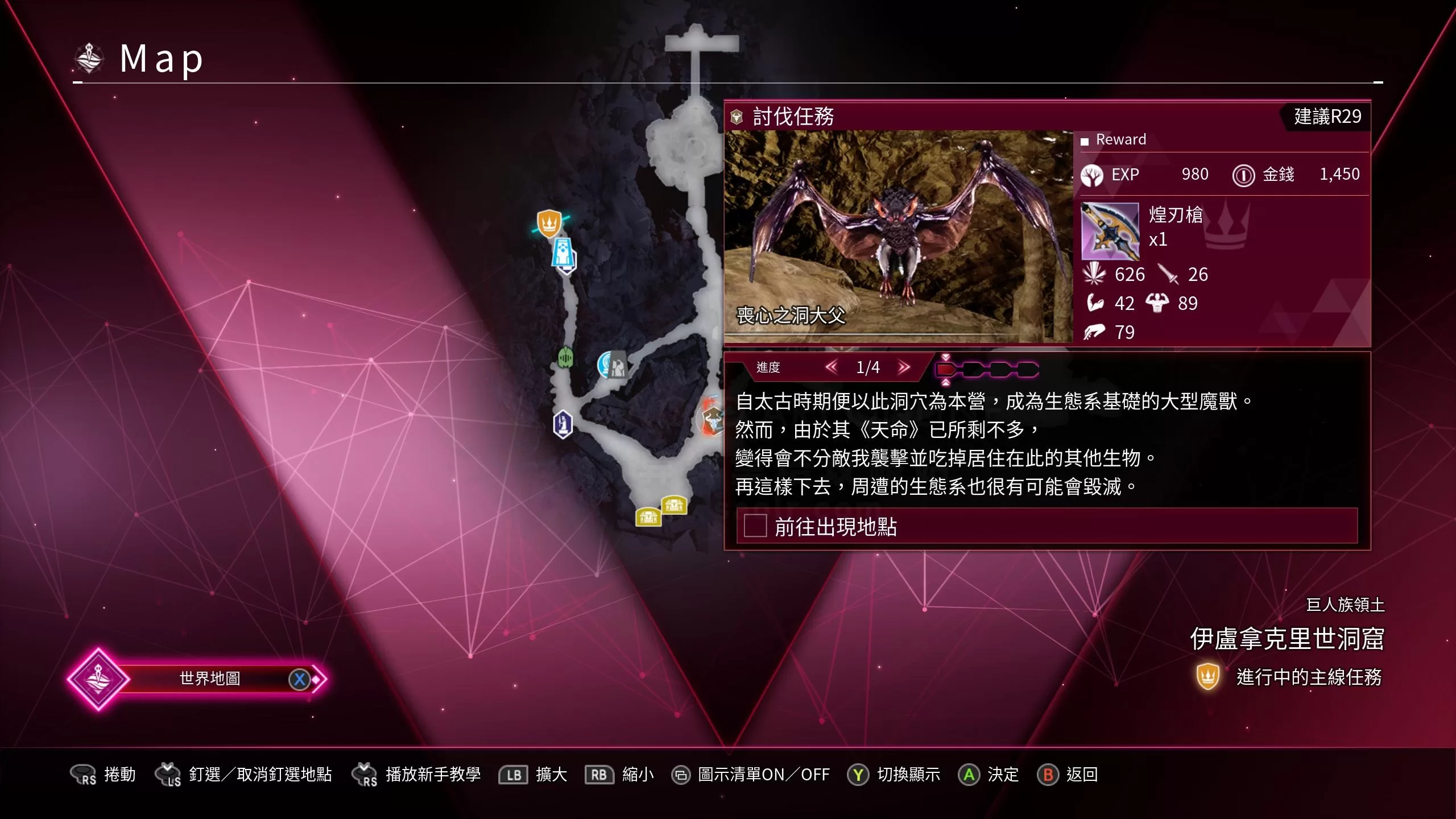The height and width of the screenshot is (819, 1456).
Task: Open the 世界地圖 view selector
Action: [210, 678]
